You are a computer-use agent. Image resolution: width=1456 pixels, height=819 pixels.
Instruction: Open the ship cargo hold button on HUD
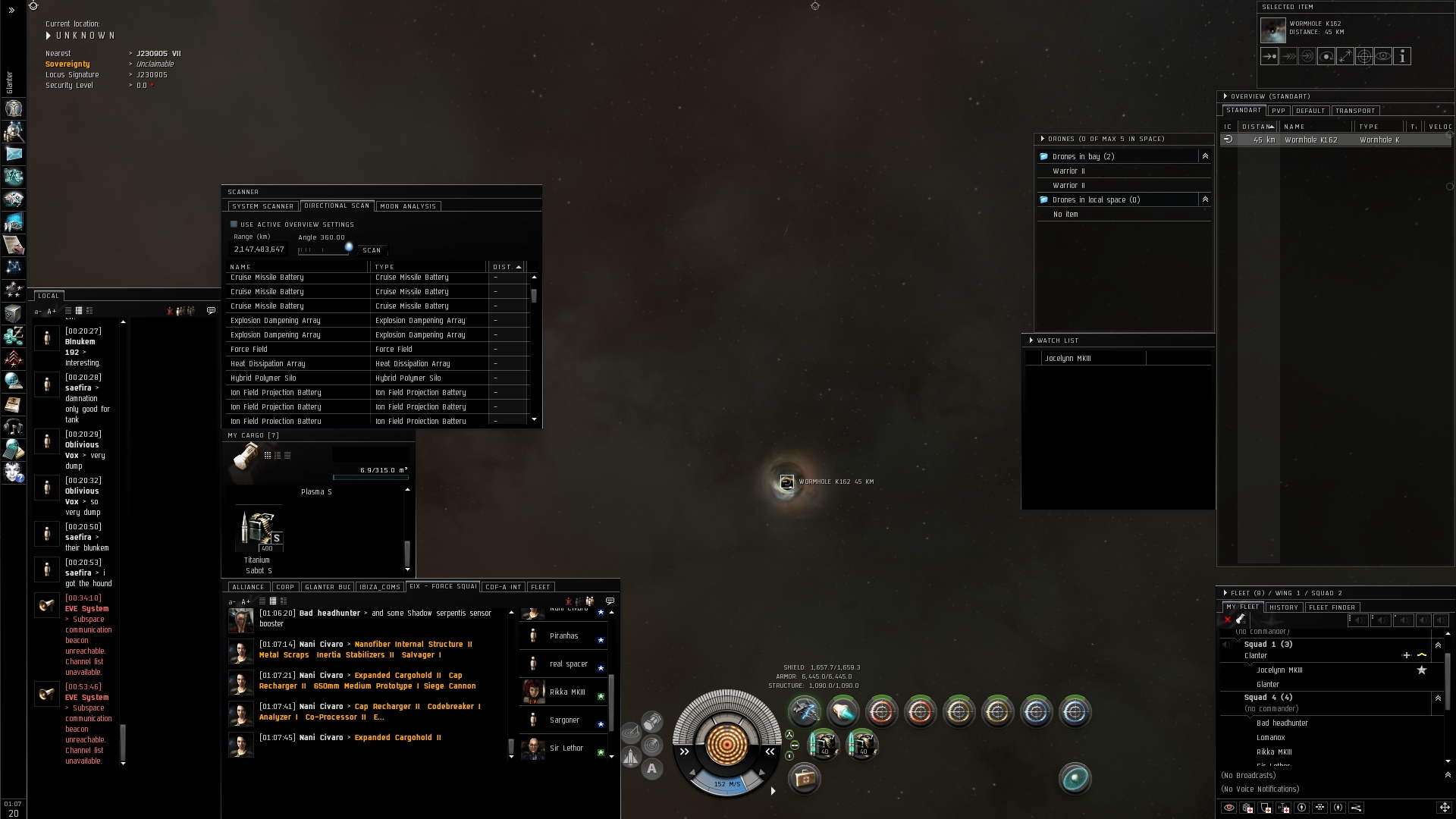805,778
